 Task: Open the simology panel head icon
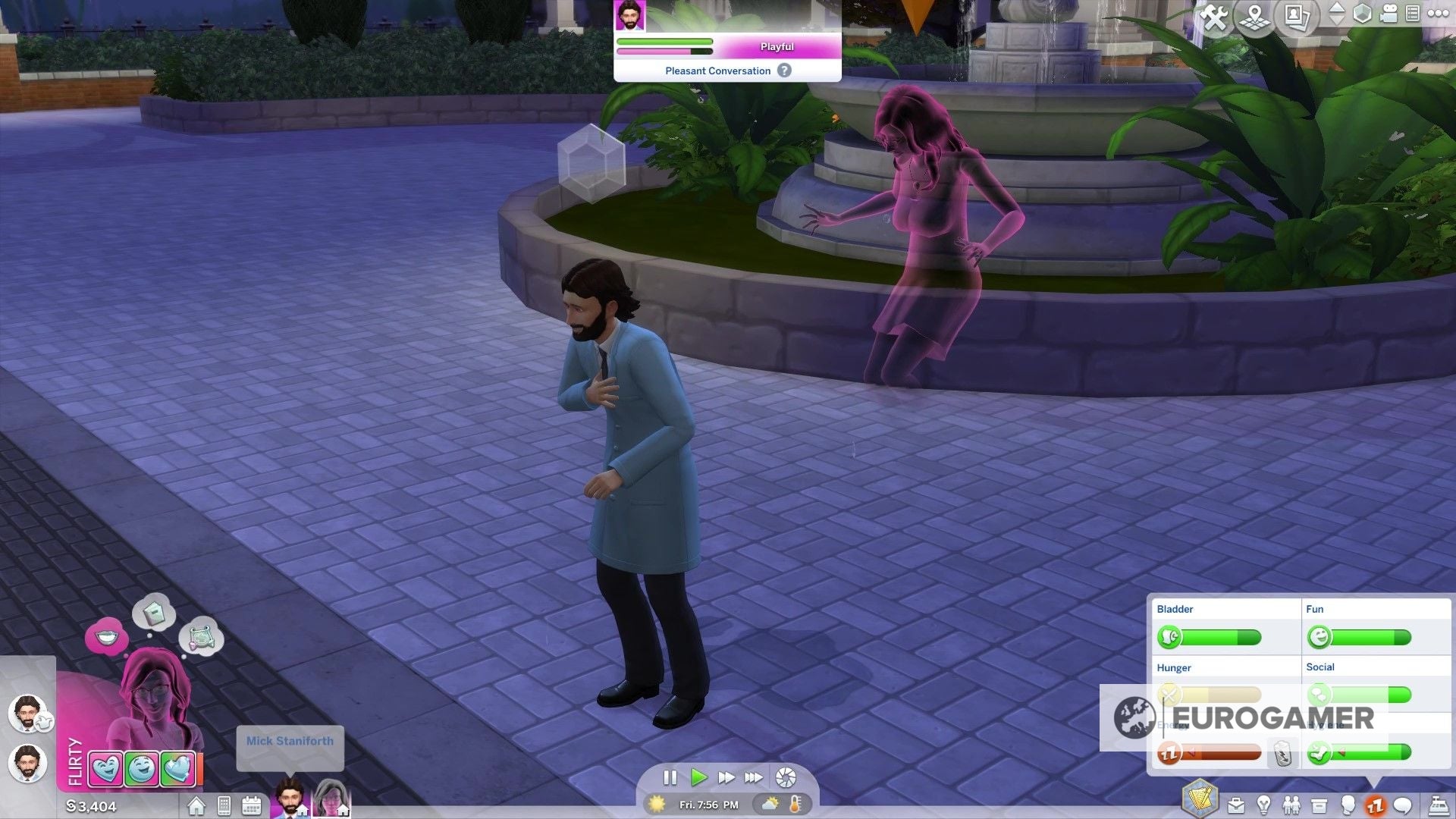click(x=1348, y=804)
